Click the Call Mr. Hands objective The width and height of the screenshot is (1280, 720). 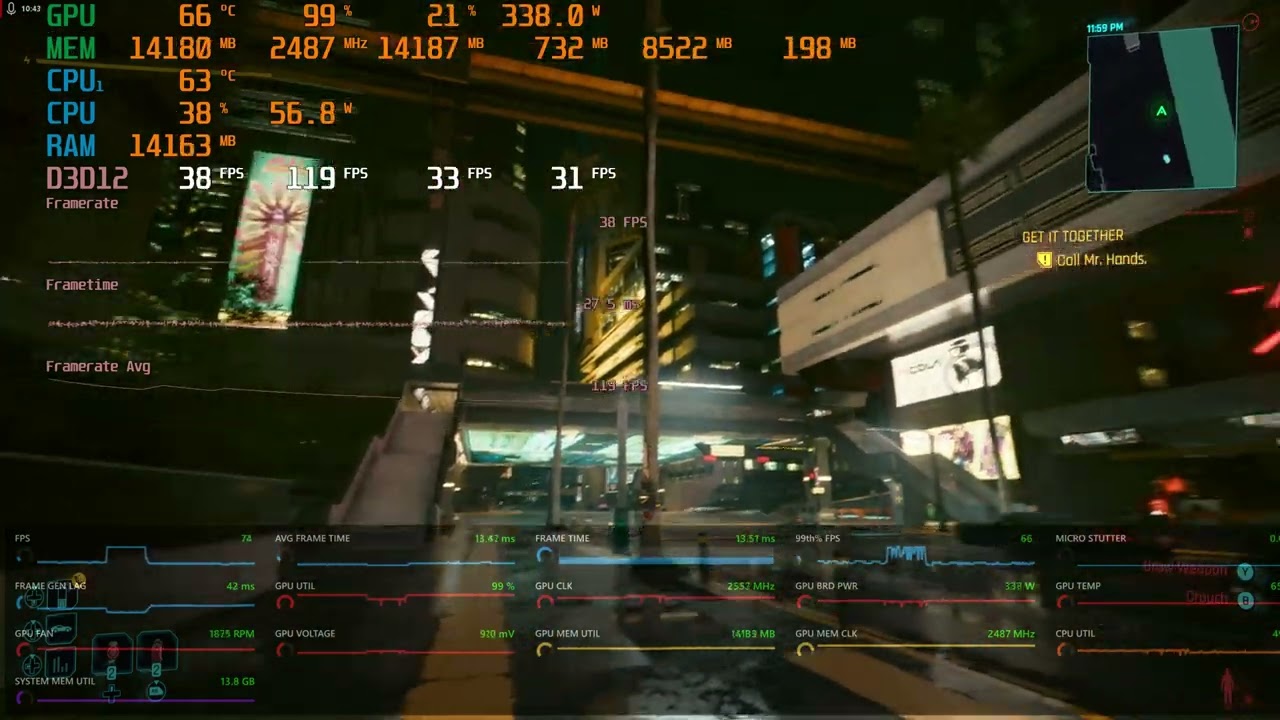point(1101,259)
